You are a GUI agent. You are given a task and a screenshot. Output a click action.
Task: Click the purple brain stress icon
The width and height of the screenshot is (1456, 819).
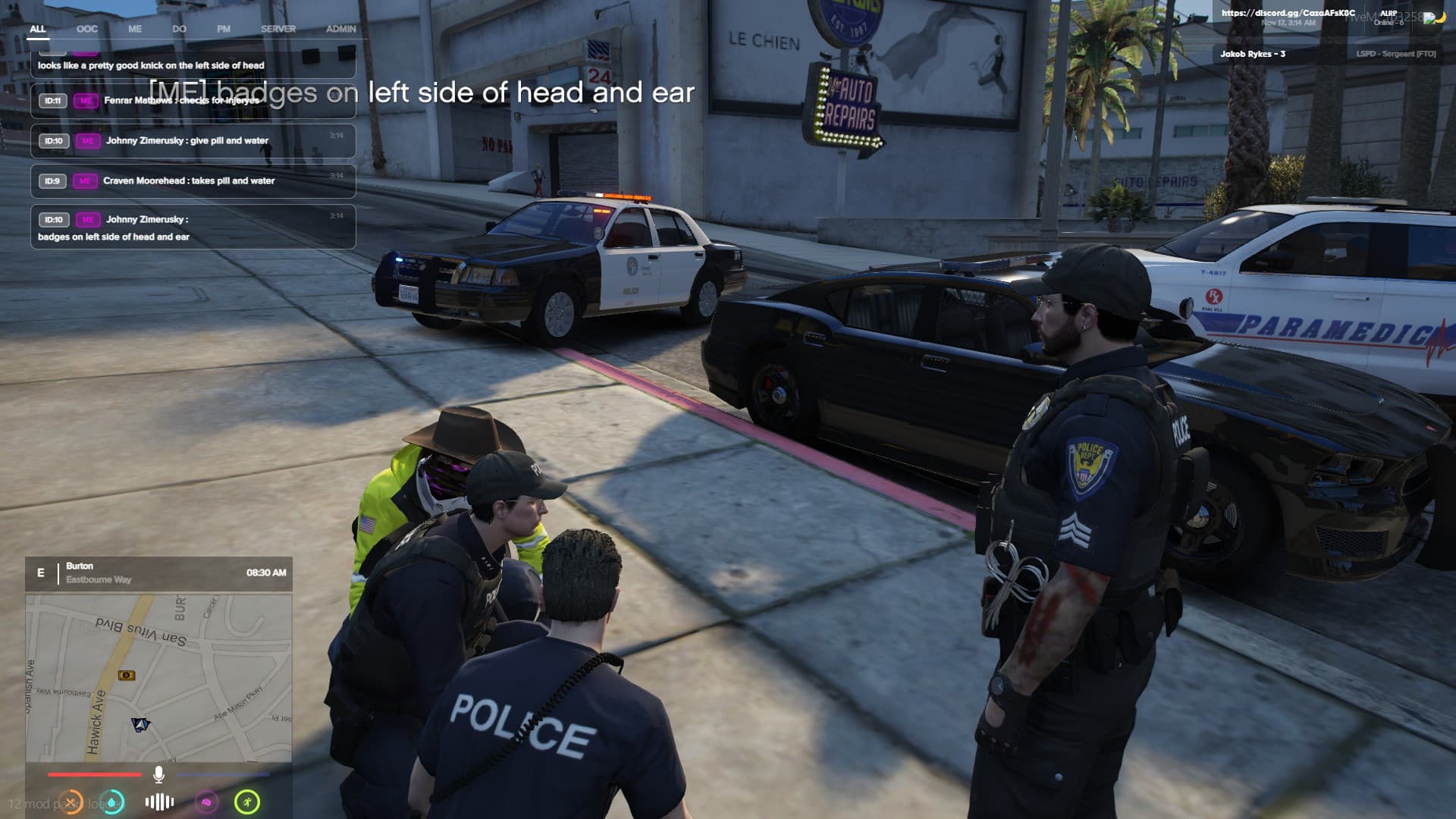[x=206, y=802]
